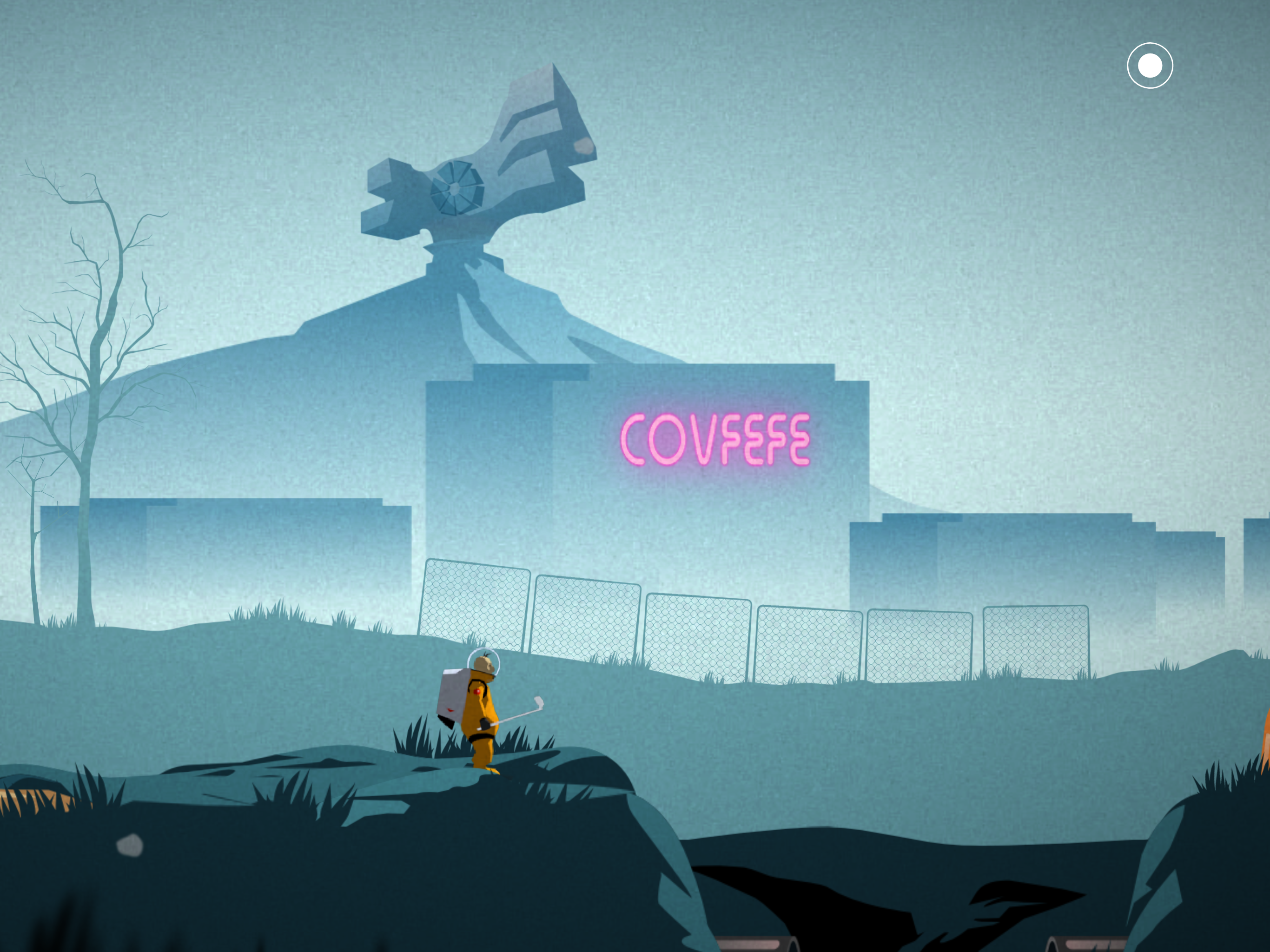Click the pipe in the bottom-right crater

[x=1085, y=945]
